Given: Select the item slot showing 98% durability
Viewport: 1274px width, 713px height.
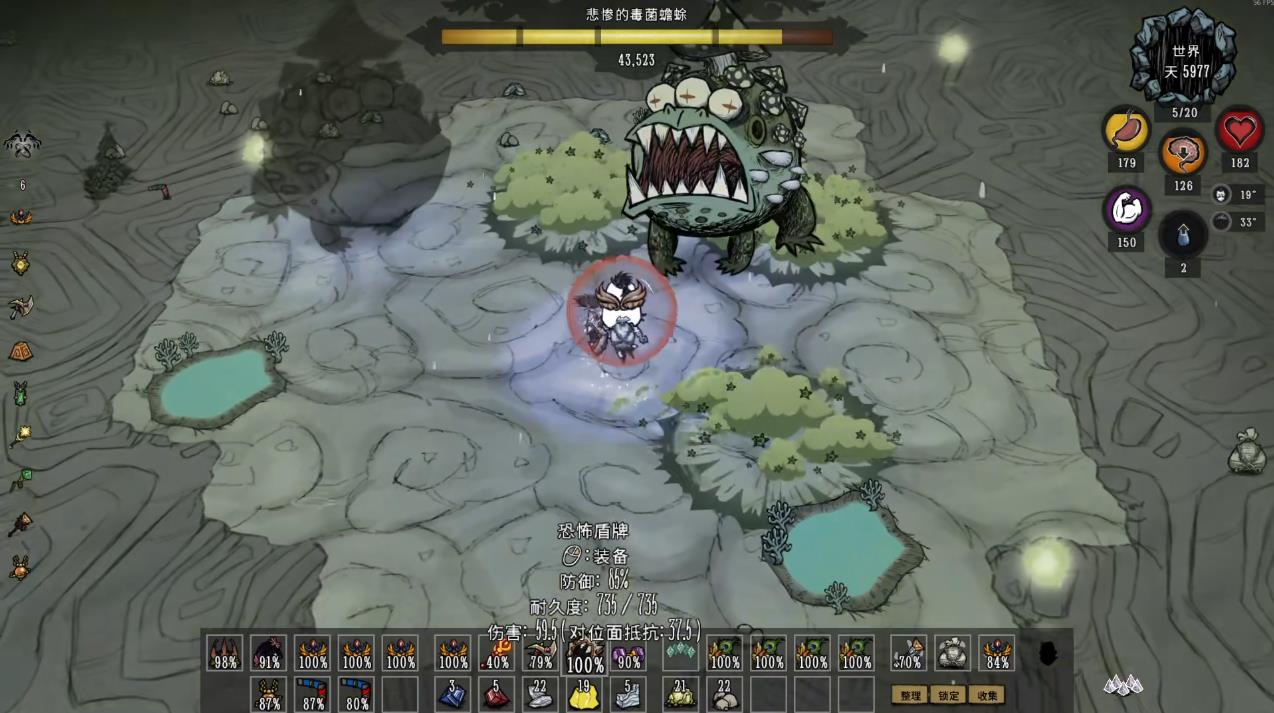Looking at the screenshot, I should click(225, 654).
